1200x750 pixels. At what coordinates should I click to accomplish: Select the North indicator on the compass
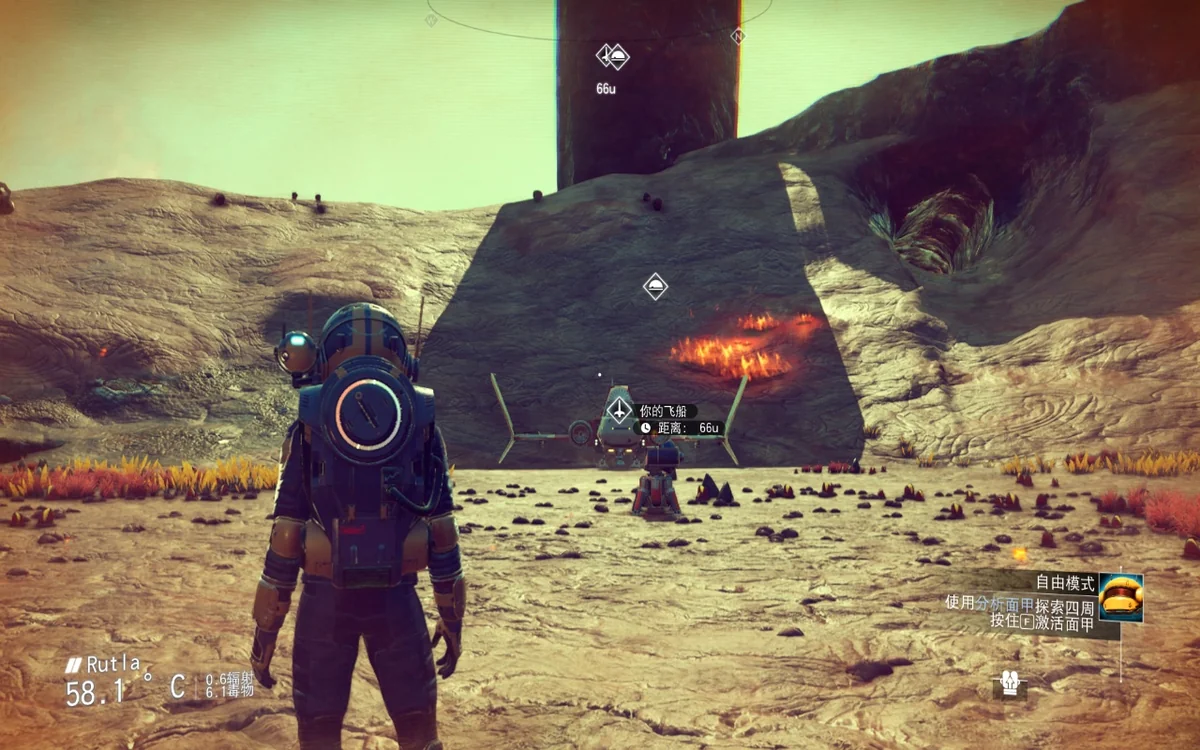[738, 37]
